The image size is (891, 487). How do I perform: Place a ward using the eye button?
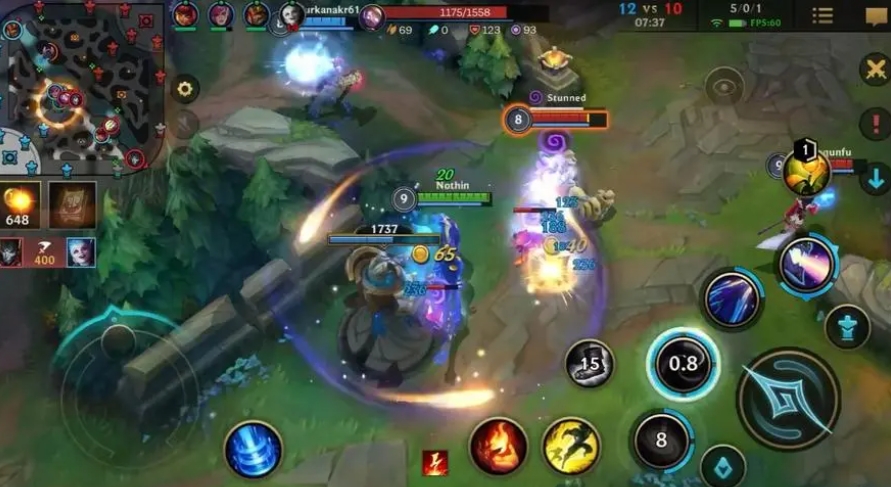coord(724,86)
